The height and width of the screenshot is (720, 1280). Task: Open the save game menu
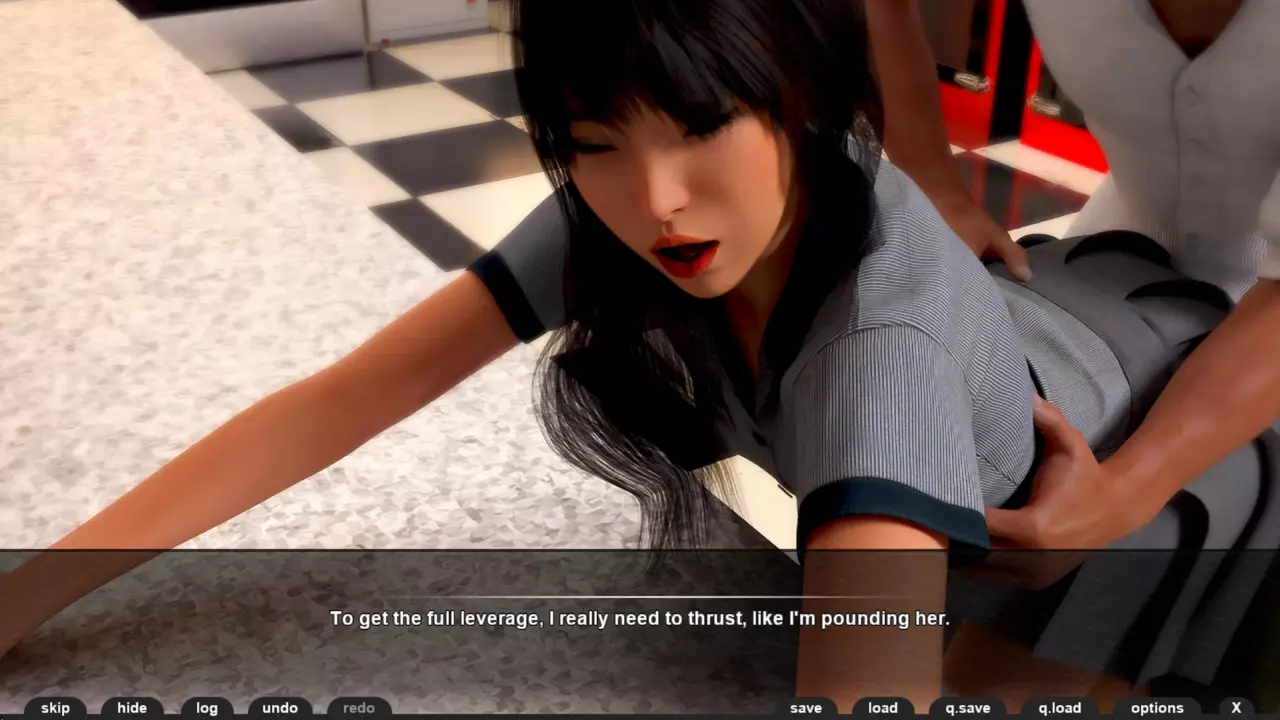[806, 708]
